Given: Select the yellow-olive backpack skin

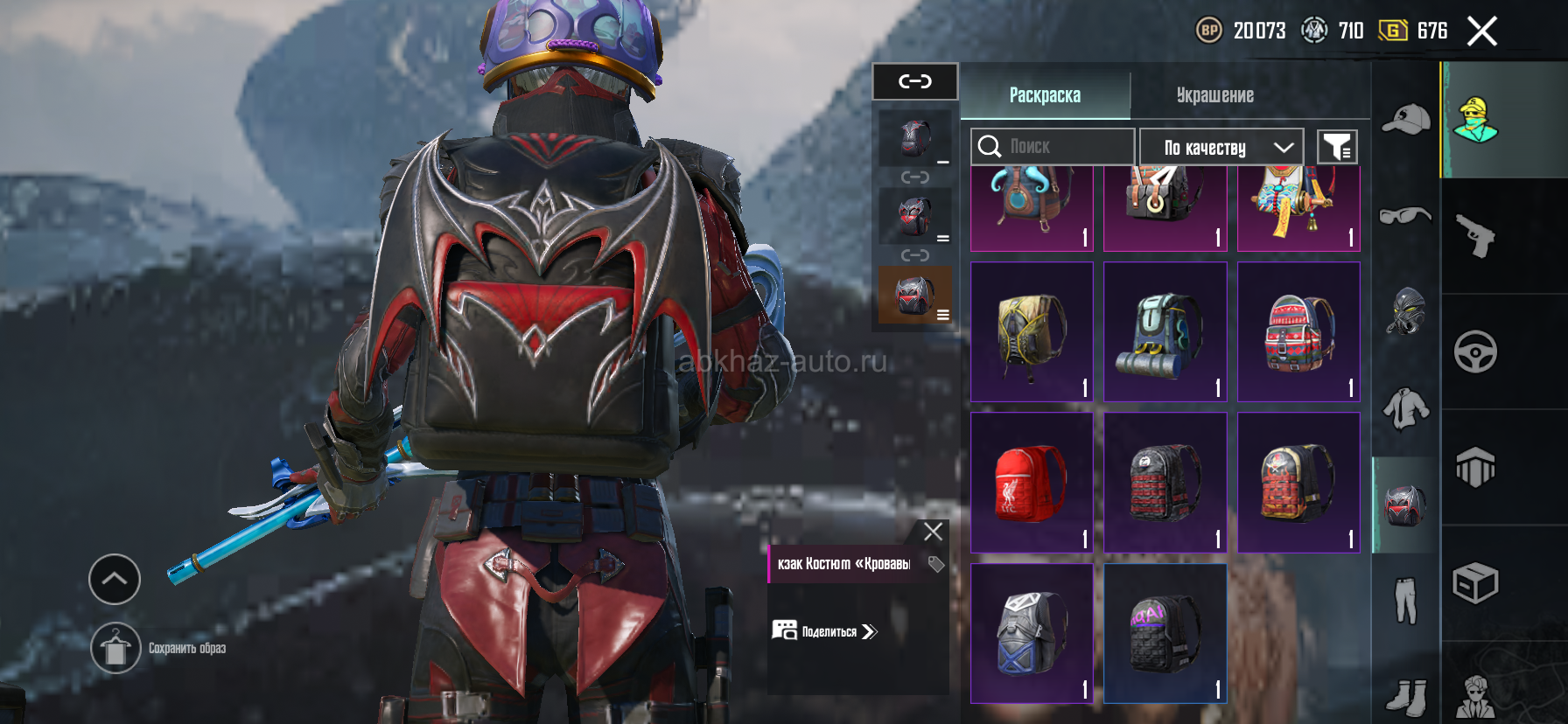Looking at the screenshot, I should [1032, 332].
